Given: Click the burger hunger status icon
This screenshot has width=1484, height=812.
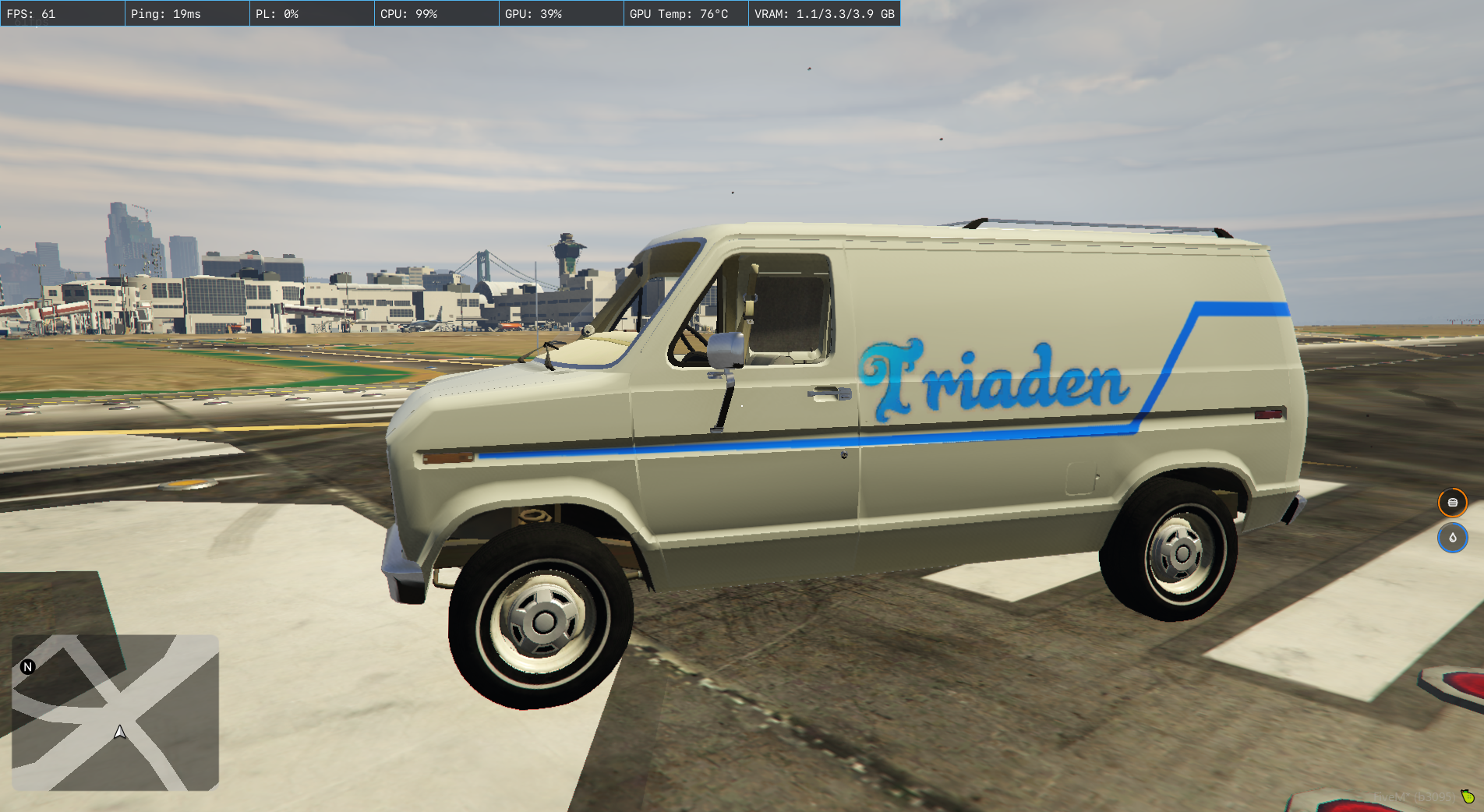Looking at the screenshot, I should coord(1452,503).
